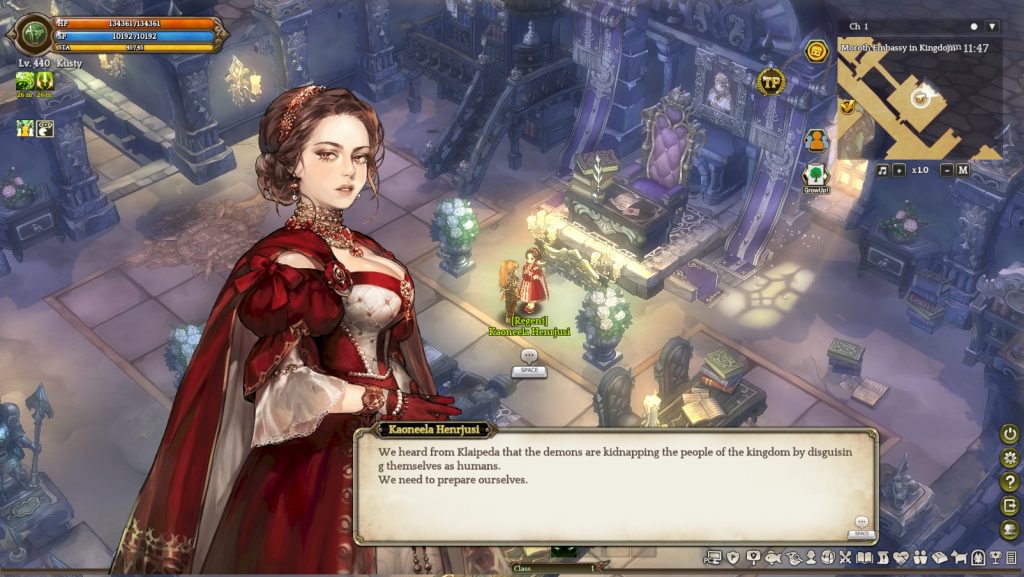
Task: Open the TP shop button
Action: pos(770,82)
